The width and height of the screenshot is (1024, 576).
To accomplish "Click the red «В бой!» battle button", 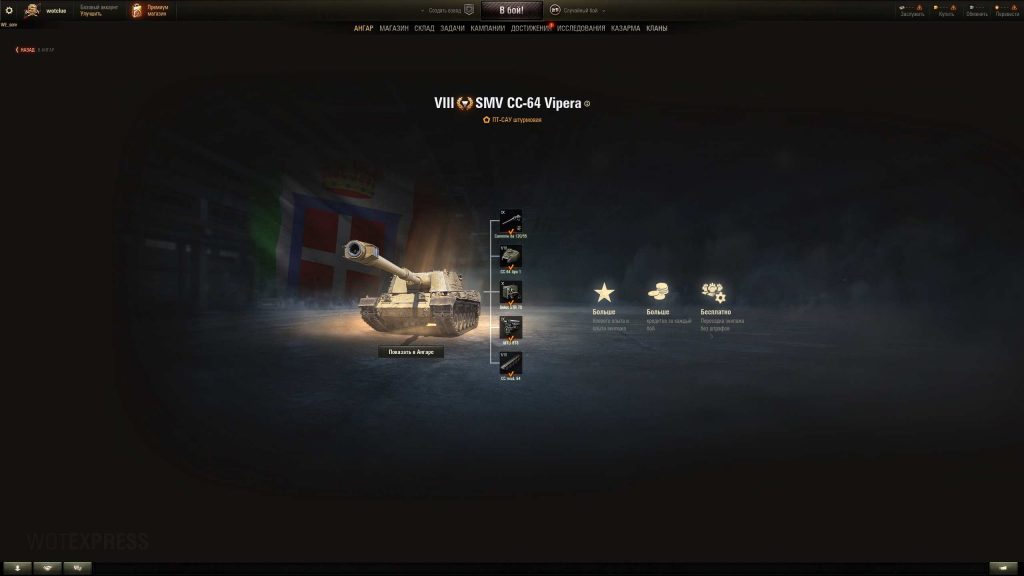I will pos(511,10).
